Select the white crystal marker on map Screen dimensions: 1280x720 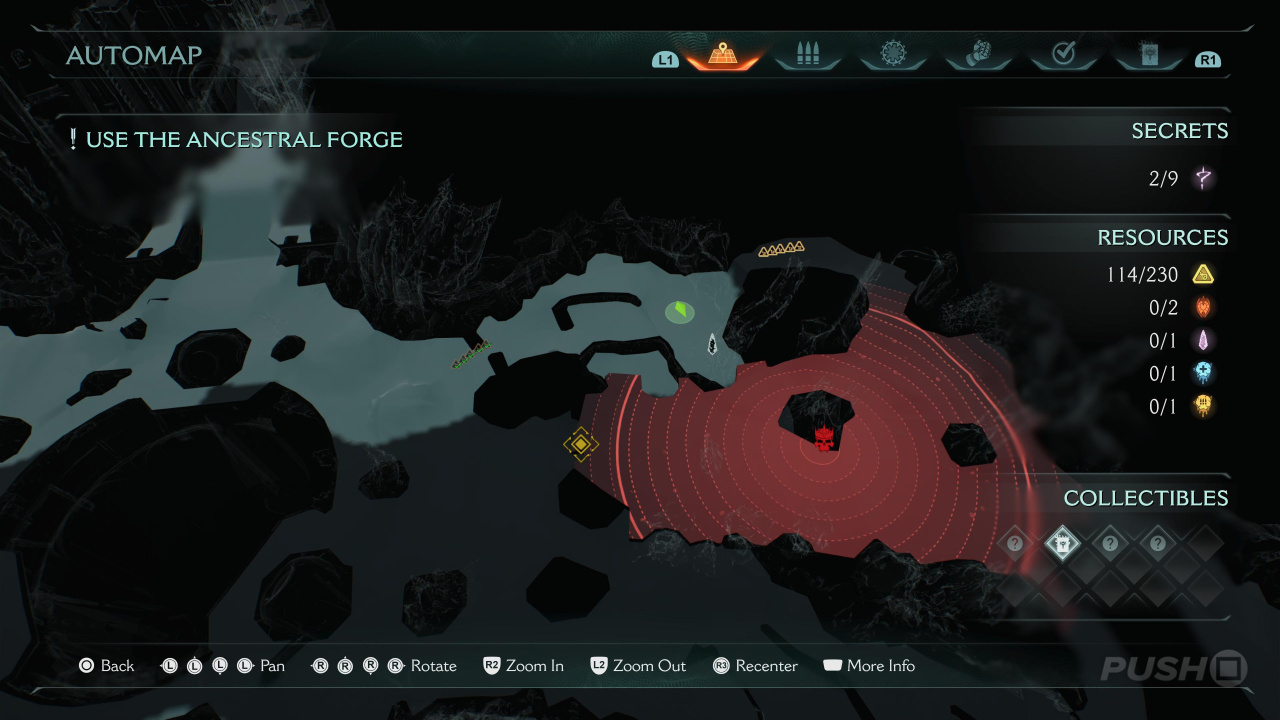pyautogui.click(x=712, y=343)
